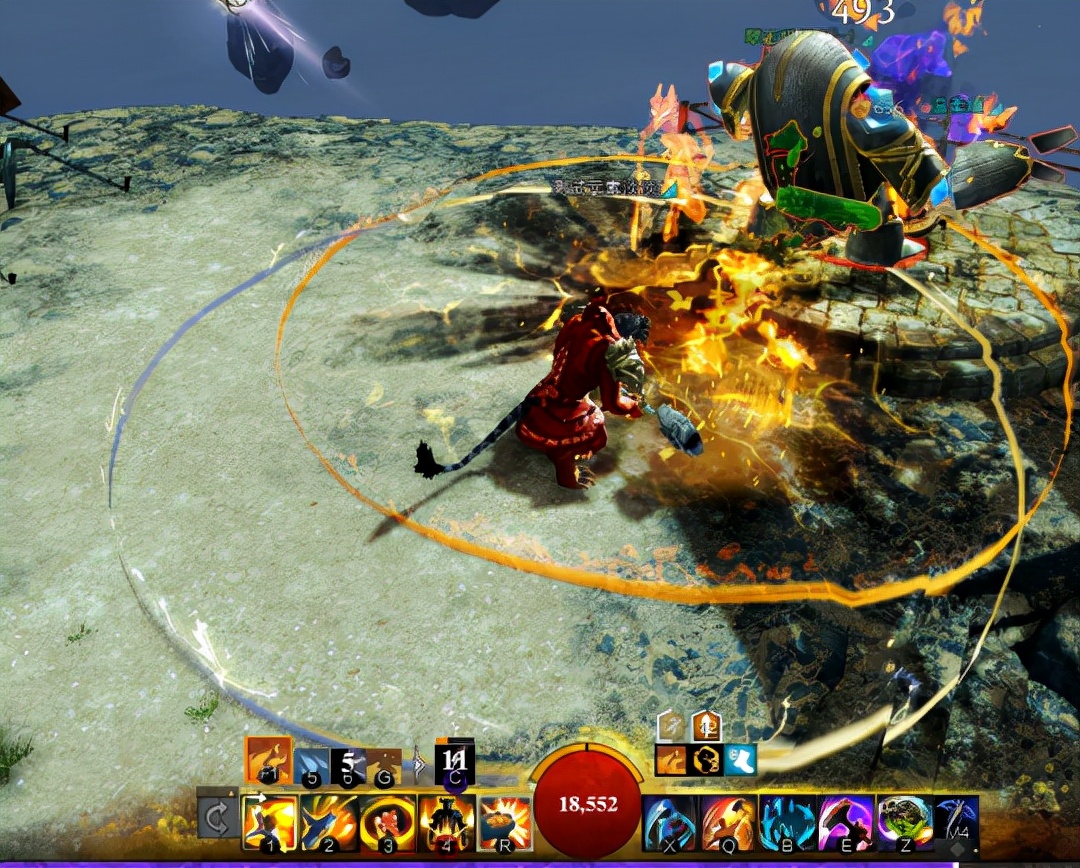1080x868 pixels.
Task: Activate the flaming hammer swing skill 1
Action: [269, 822]
